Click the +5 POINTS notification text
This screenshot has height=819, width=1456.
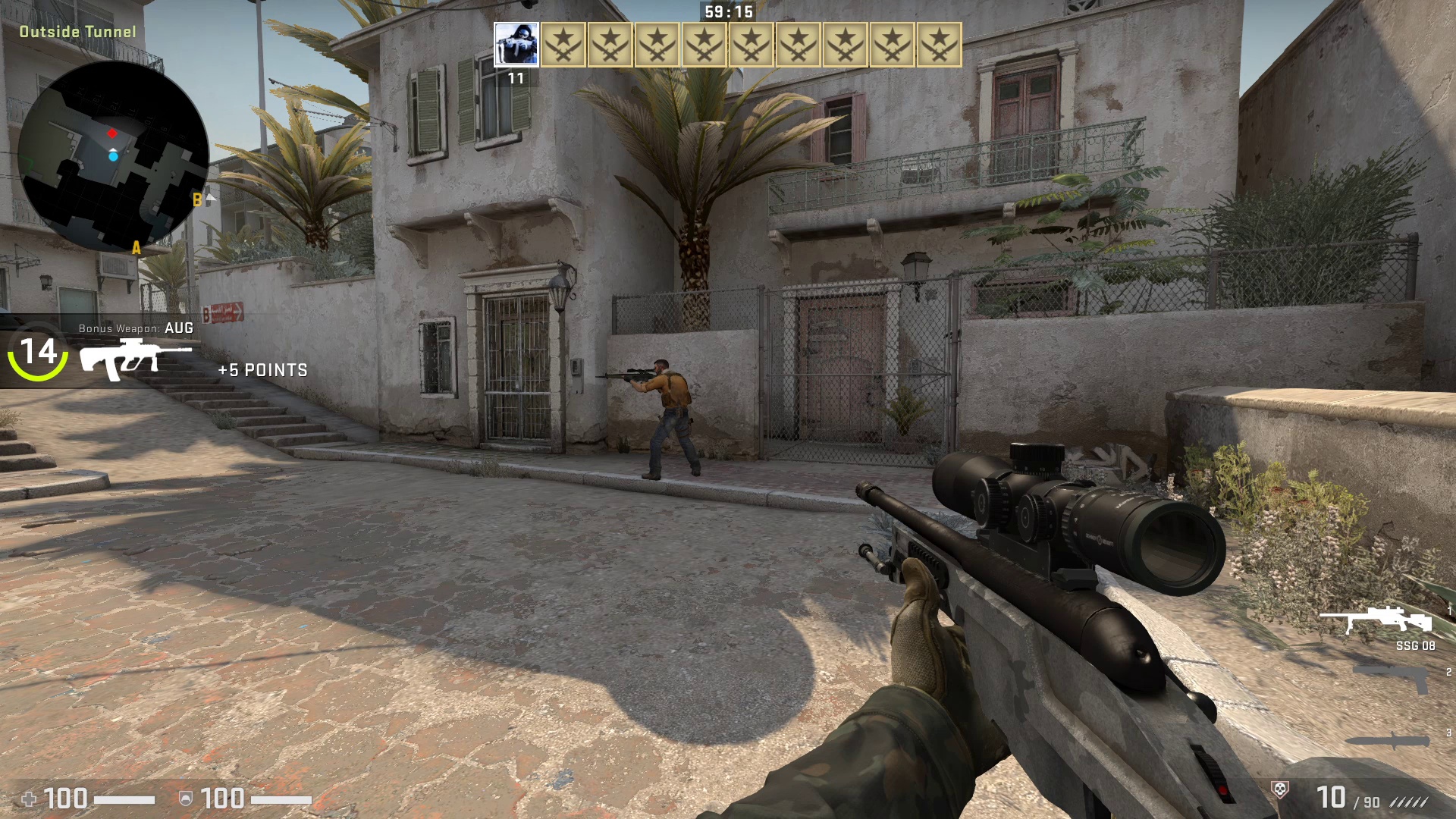tap(262, 370)
